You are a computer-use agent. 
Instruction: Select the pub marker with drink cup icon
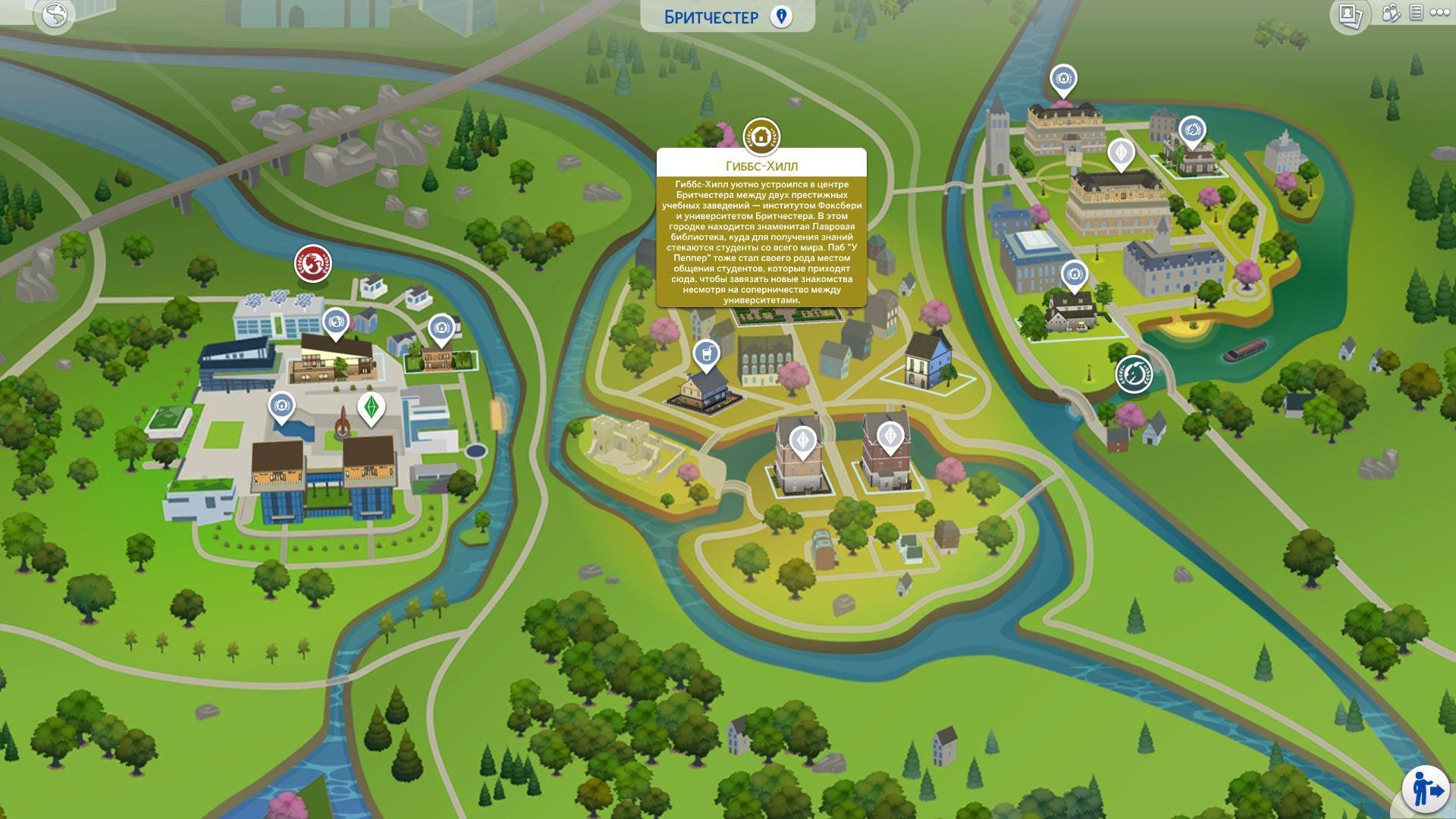point(706,353)
